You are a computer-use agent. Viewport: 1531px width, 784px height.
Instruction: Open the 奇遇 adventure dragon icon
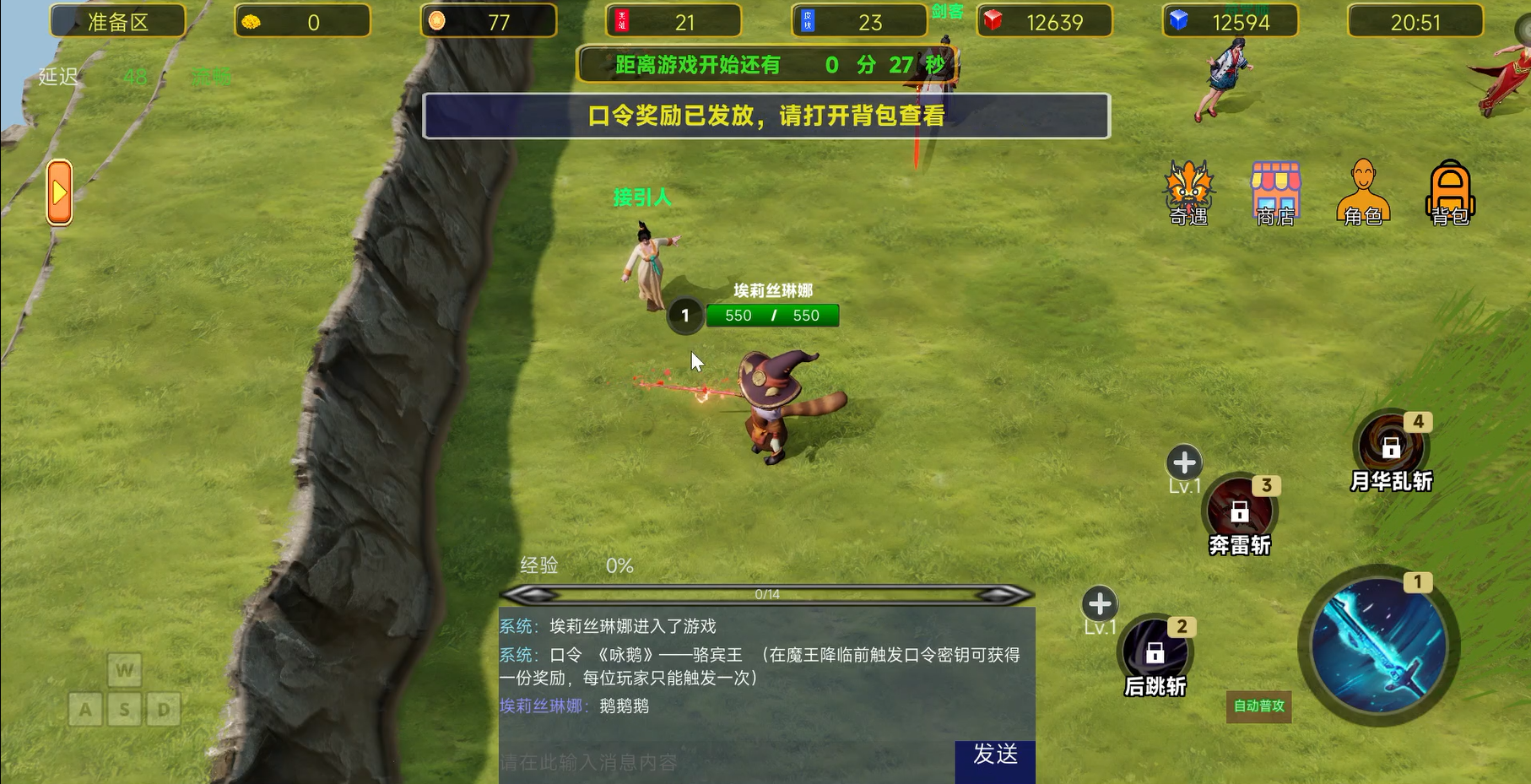(1188, 187)
